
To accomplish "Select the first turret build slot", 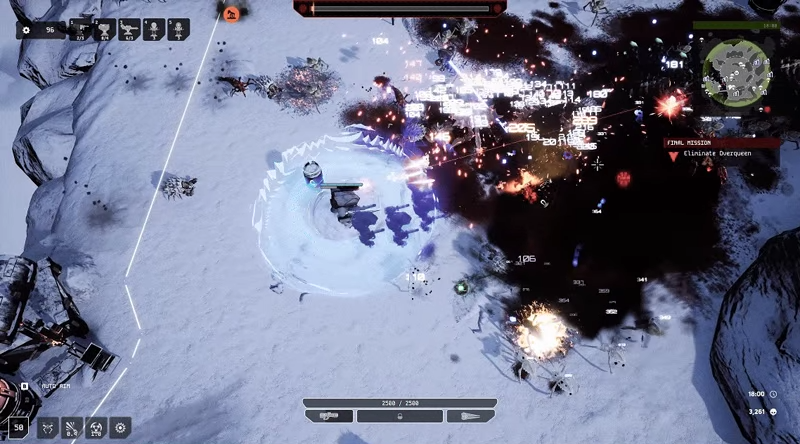I will pos(80,30).
